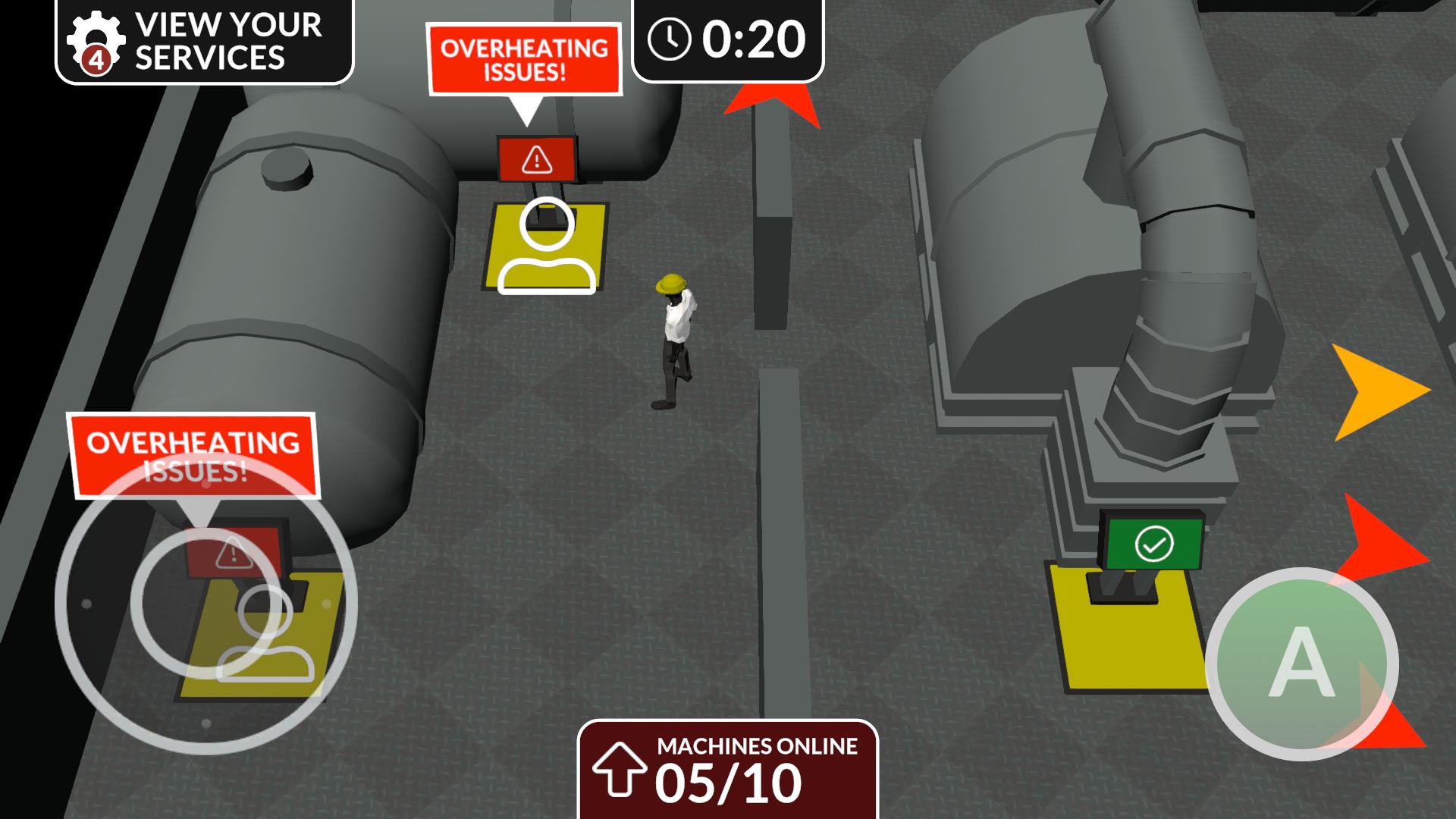The height and width of the screenshot is (819, 1456).
Task: Open the View Your Services panel
Action: click(x=205, y=41)
